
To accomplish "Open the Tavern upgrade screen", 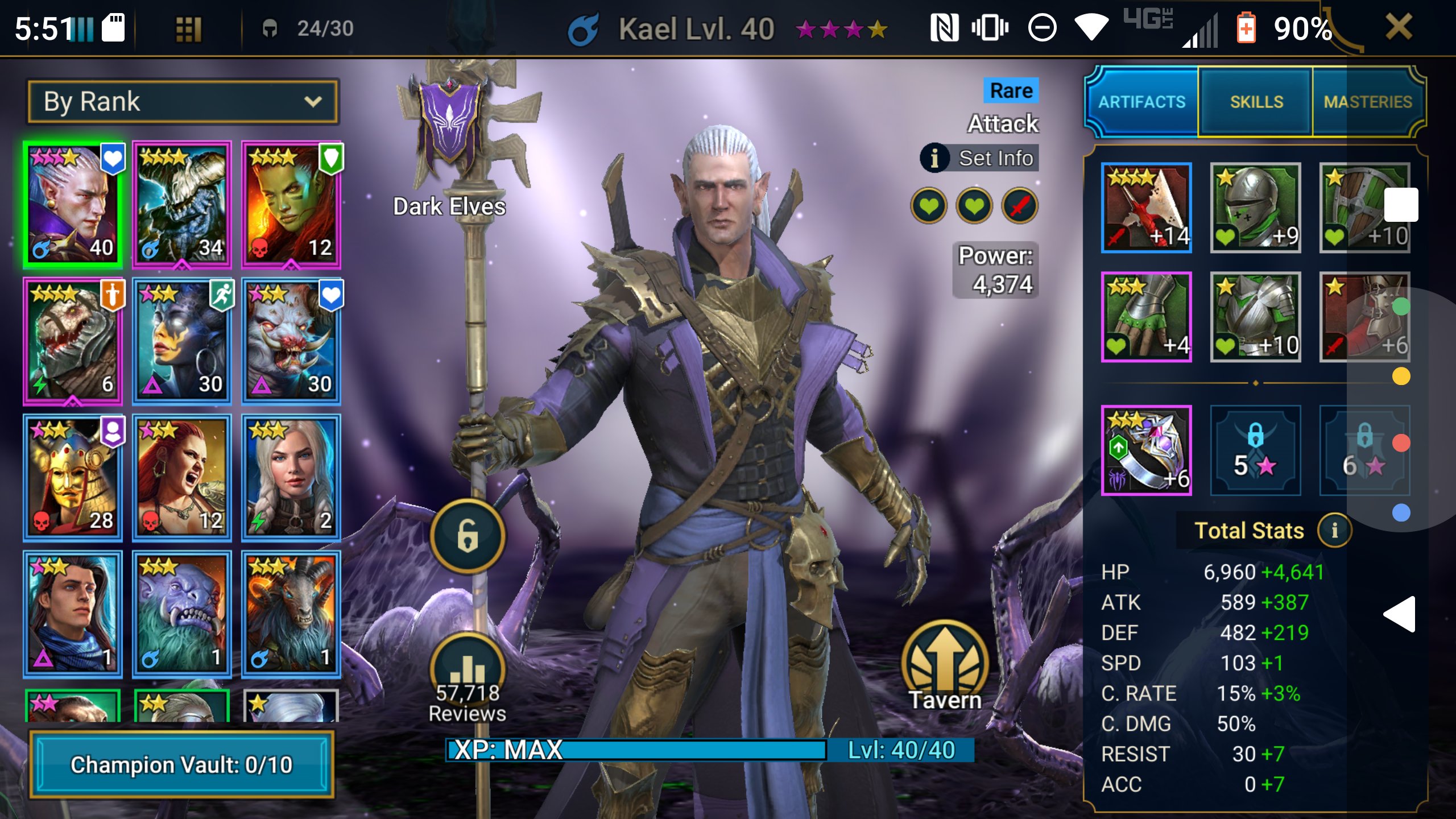I will 946,657.
